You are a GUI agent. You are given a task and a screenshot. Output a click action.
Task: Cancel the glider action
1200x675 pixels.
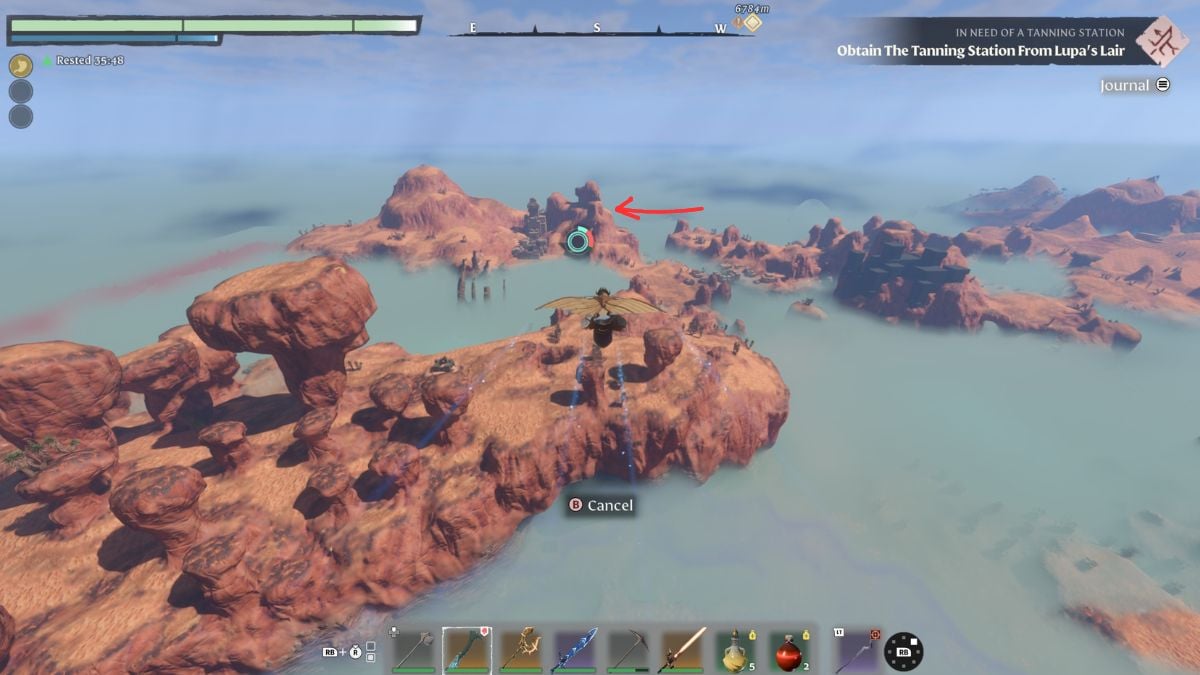[601, 505]
